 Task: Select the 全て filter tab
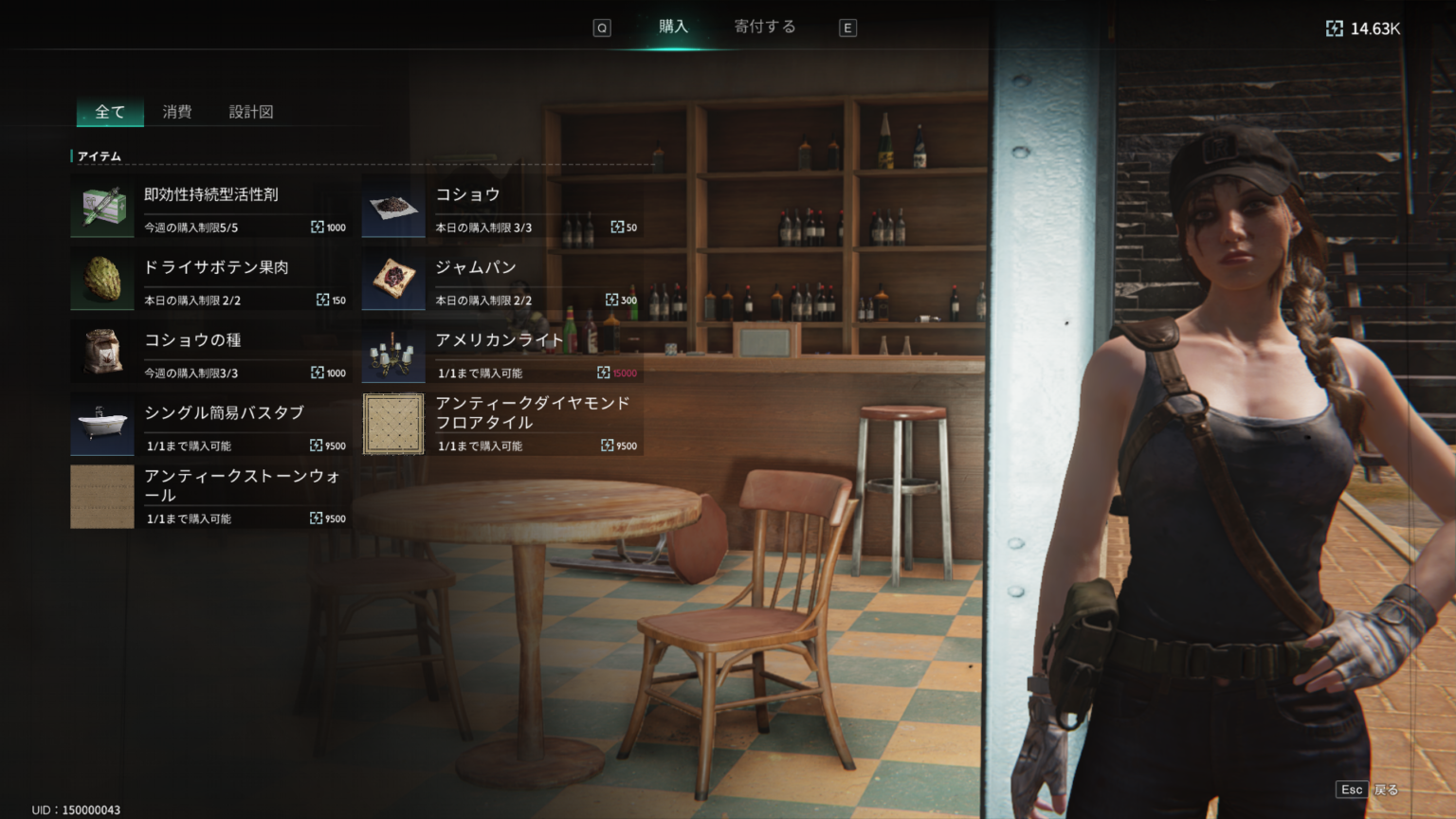coord(110,111)
